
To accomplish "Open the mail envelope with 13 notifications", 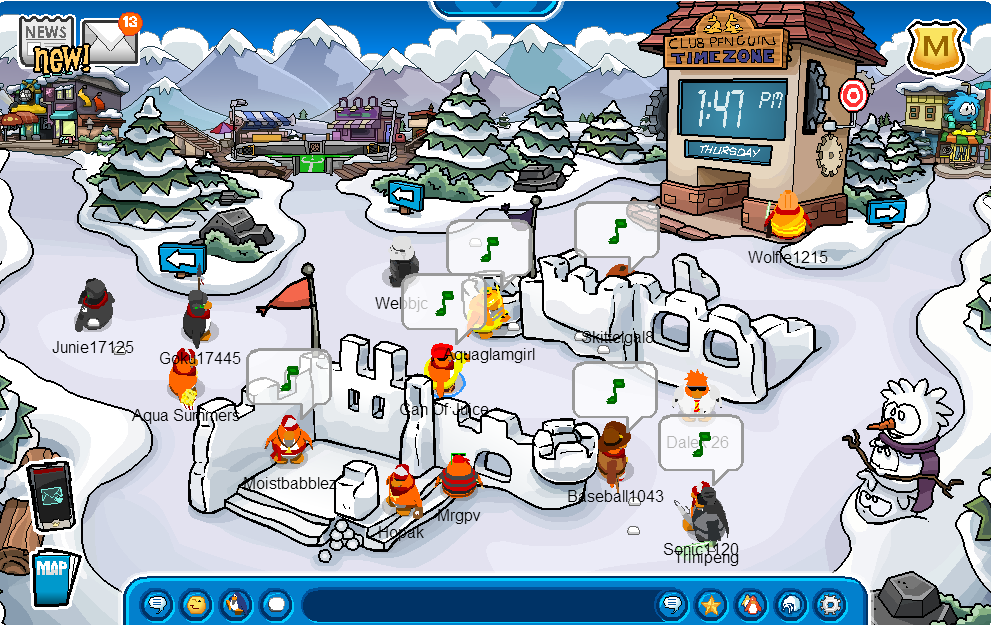I will point(110,42).
